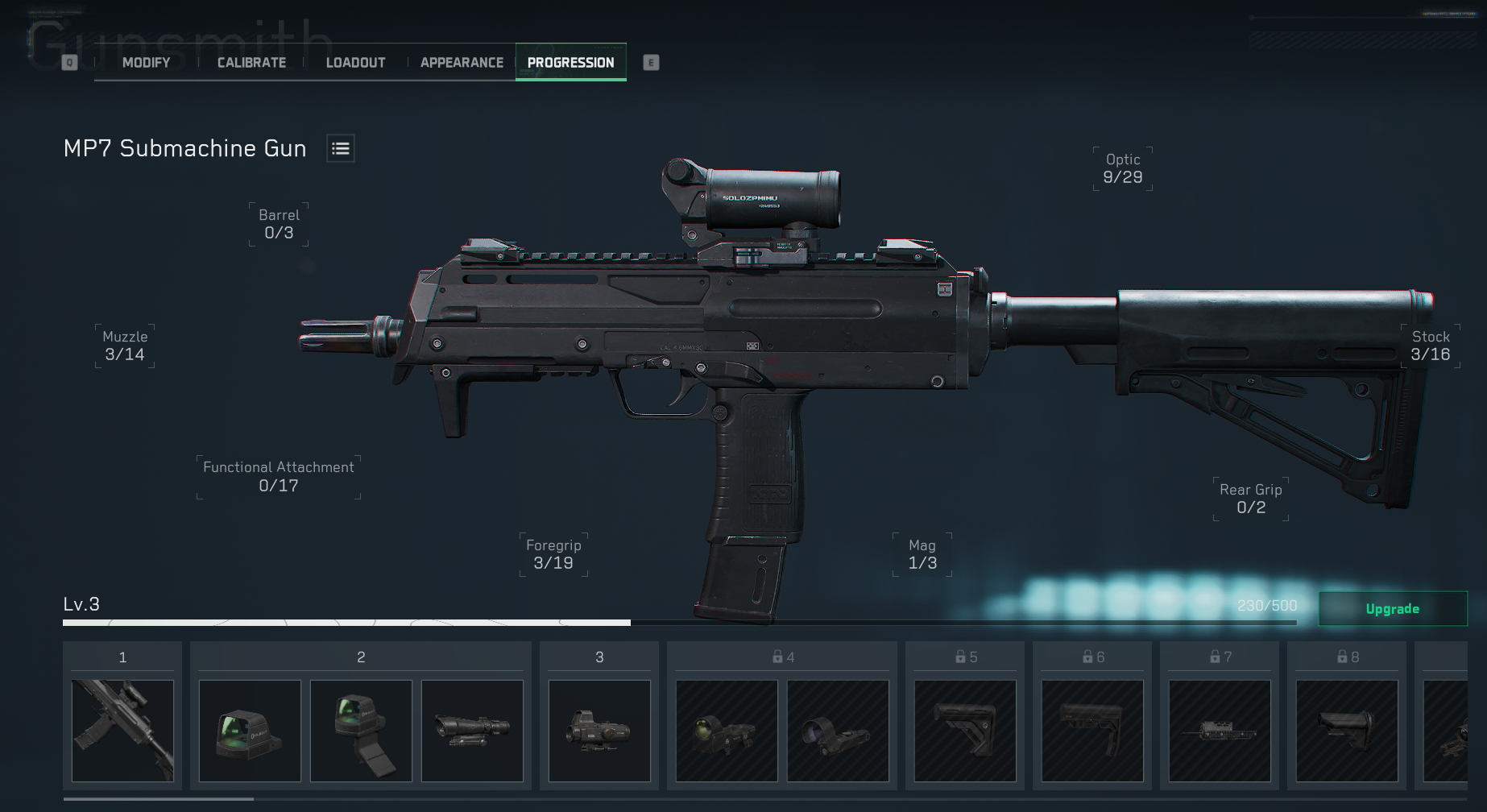Pick the long scope reward in level 2
The height and width of the screenshot is (812, 1487).
coord(472,731)
